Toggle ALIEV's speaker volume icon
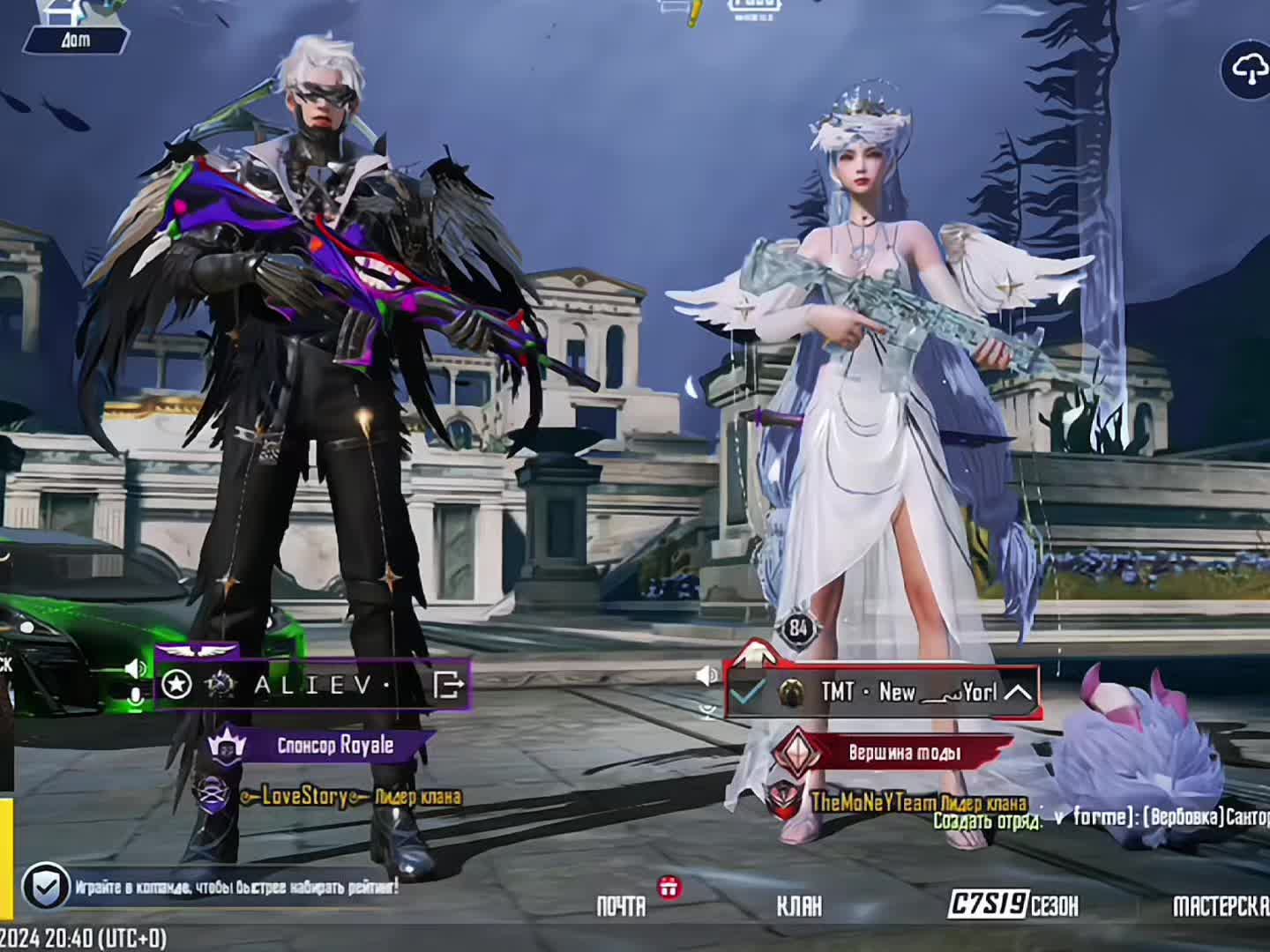Screen dimensions: 1270x952 pyautogui.click(x=135, y=668)
